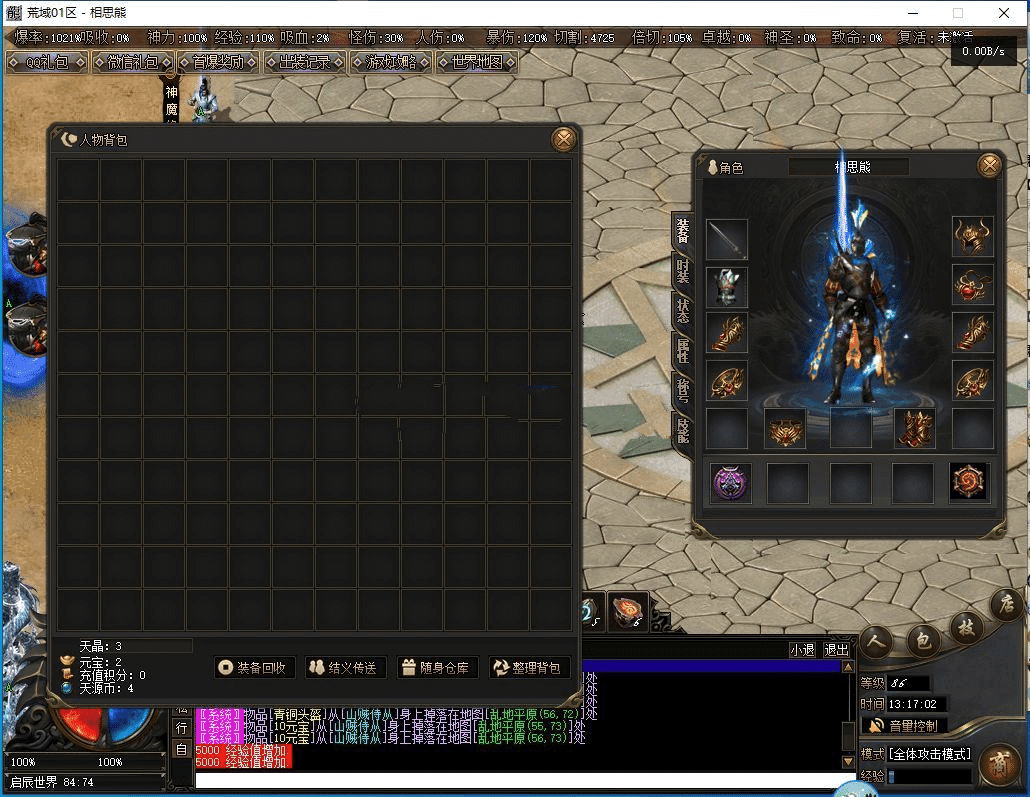Select the equipped golden horned helmet slot

(972, 238)
